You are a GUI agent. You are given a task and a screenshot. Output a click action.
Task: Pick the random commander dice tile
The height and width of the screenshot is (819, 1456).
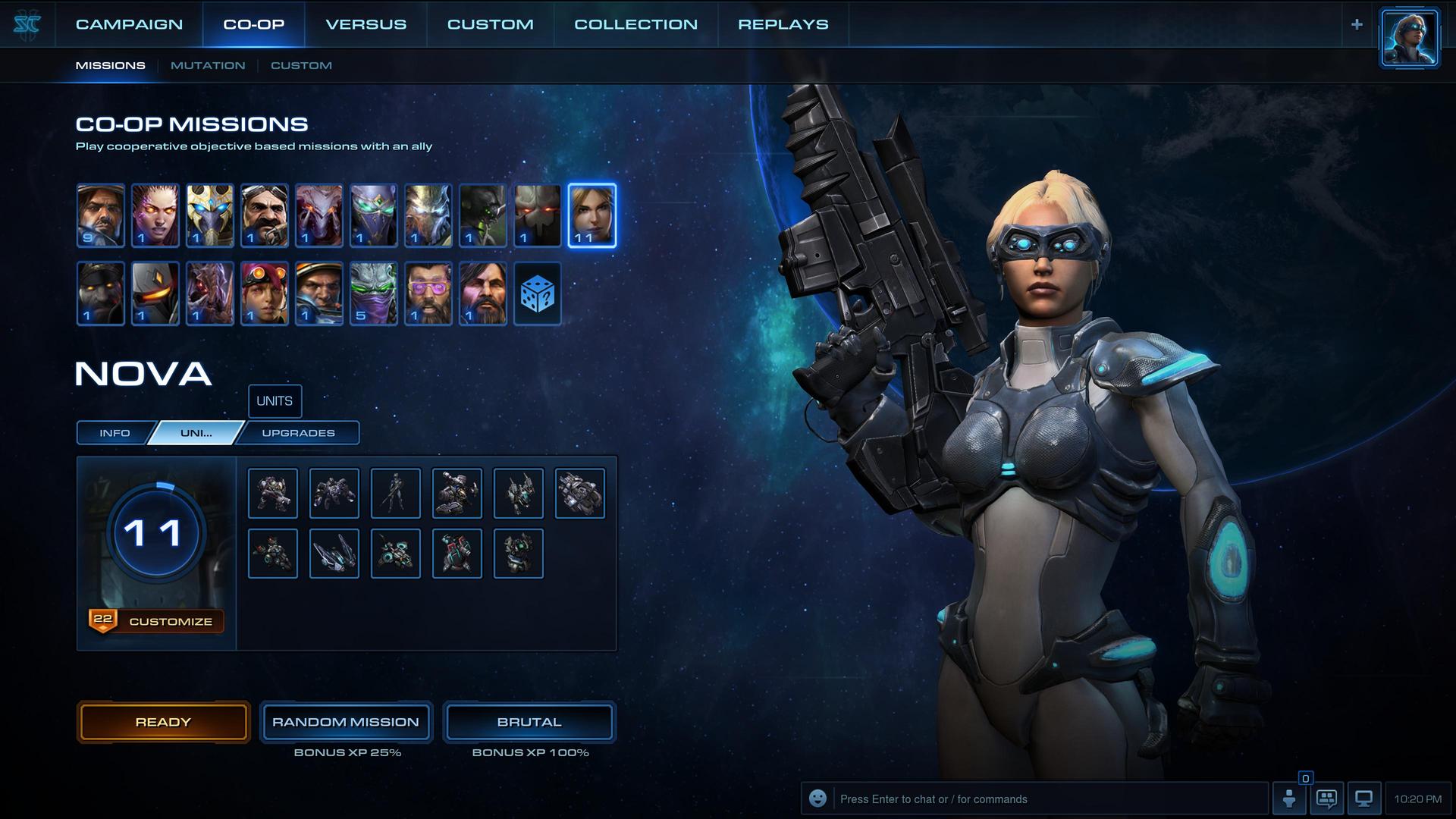[538, 293]
